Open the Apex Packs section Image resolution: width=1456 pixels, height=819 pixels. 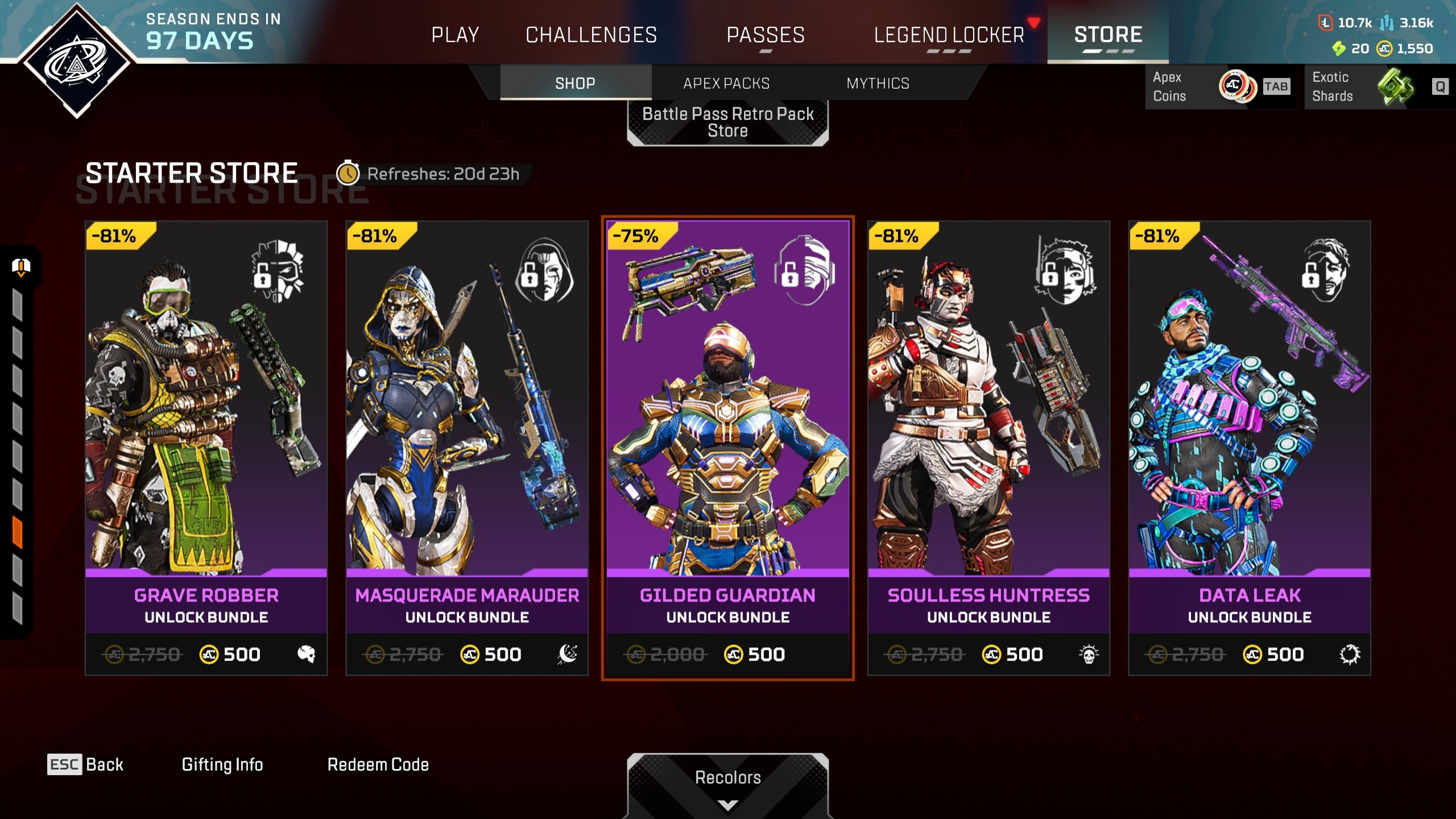(726, 84)
